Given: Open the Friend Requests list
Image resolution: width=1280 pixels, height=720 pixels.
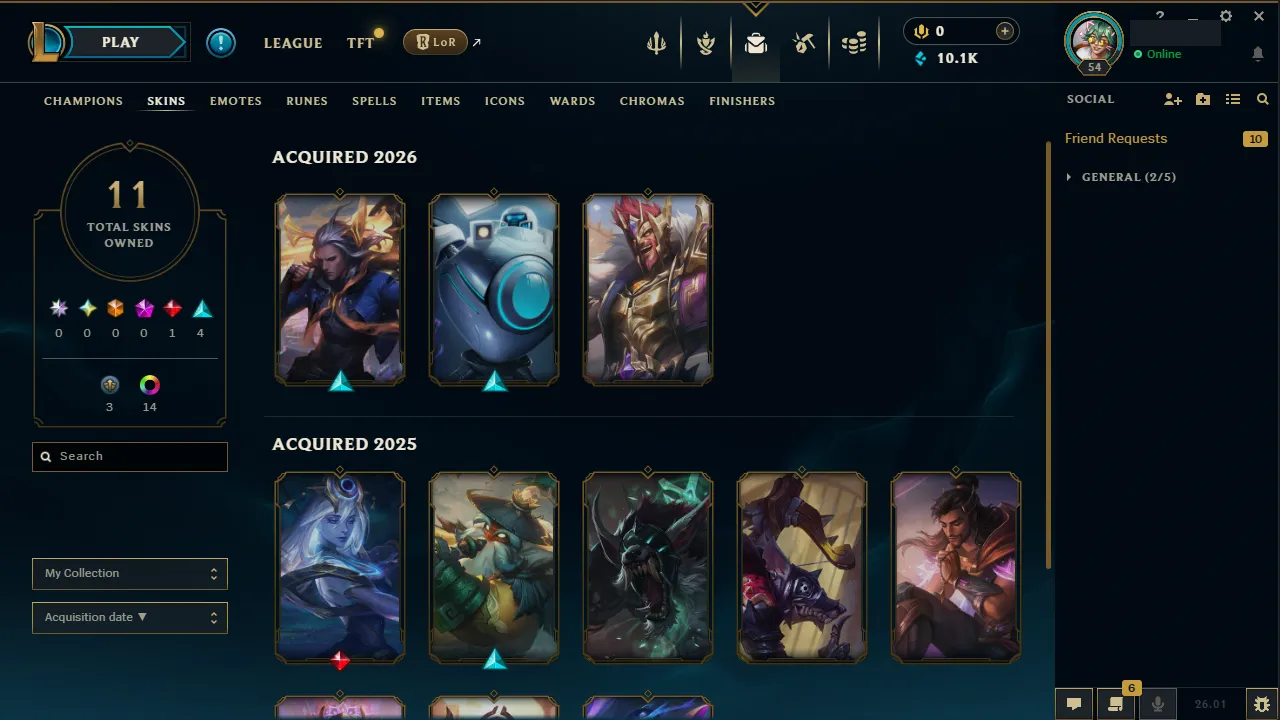Looking at the screenshot, I should click(1116, 138).
